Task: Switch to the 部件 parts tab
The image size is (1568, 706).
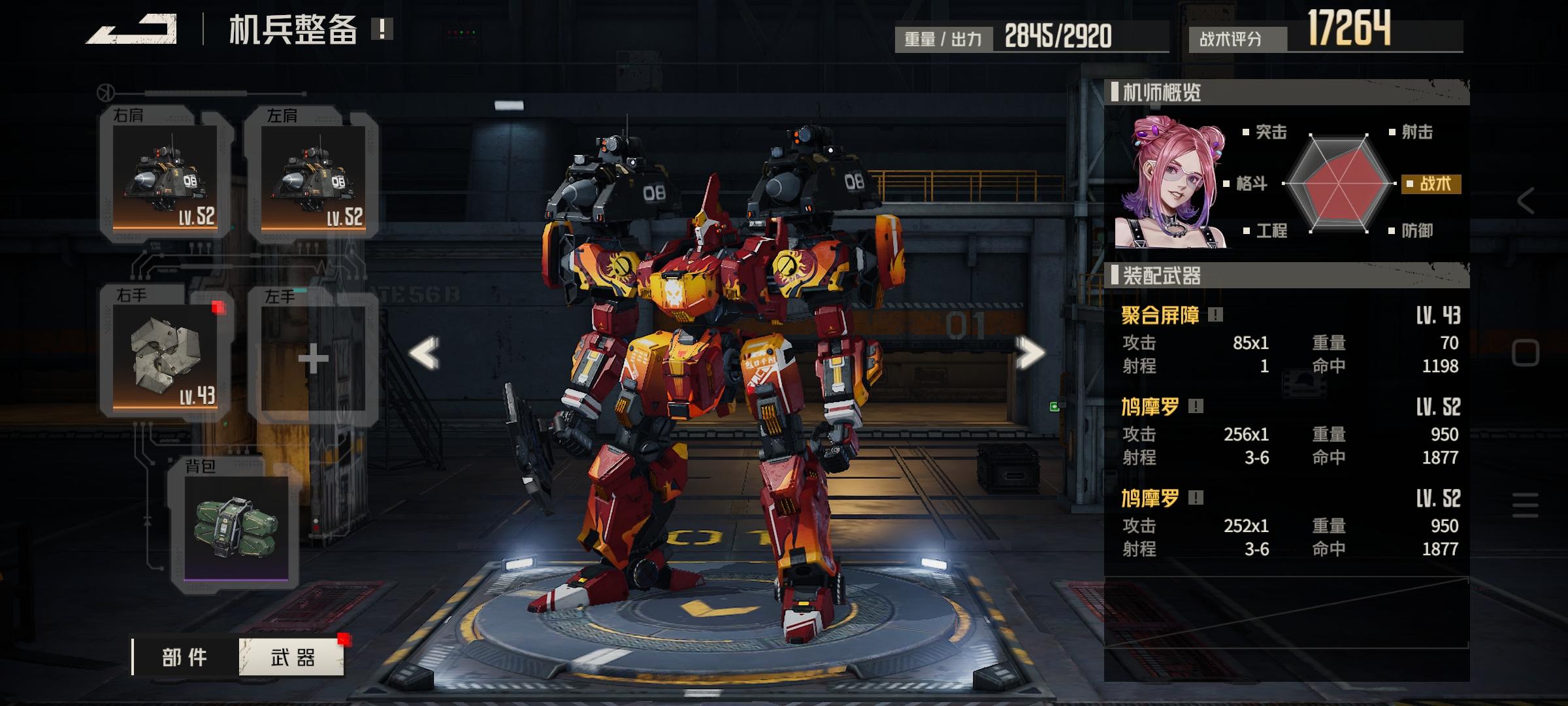Action: coord(185,657)
